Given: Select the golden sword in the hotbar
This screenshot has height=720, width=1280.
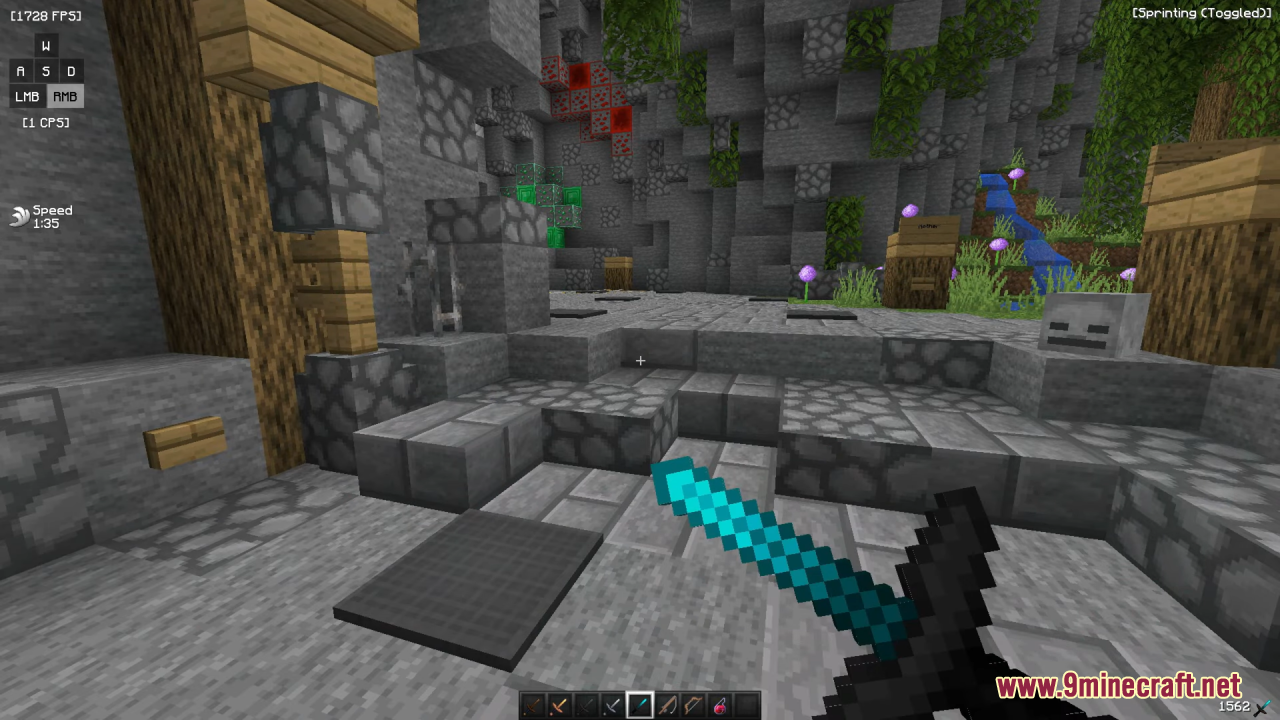Looking at the screenshot, I should click(x=557, y=706).
